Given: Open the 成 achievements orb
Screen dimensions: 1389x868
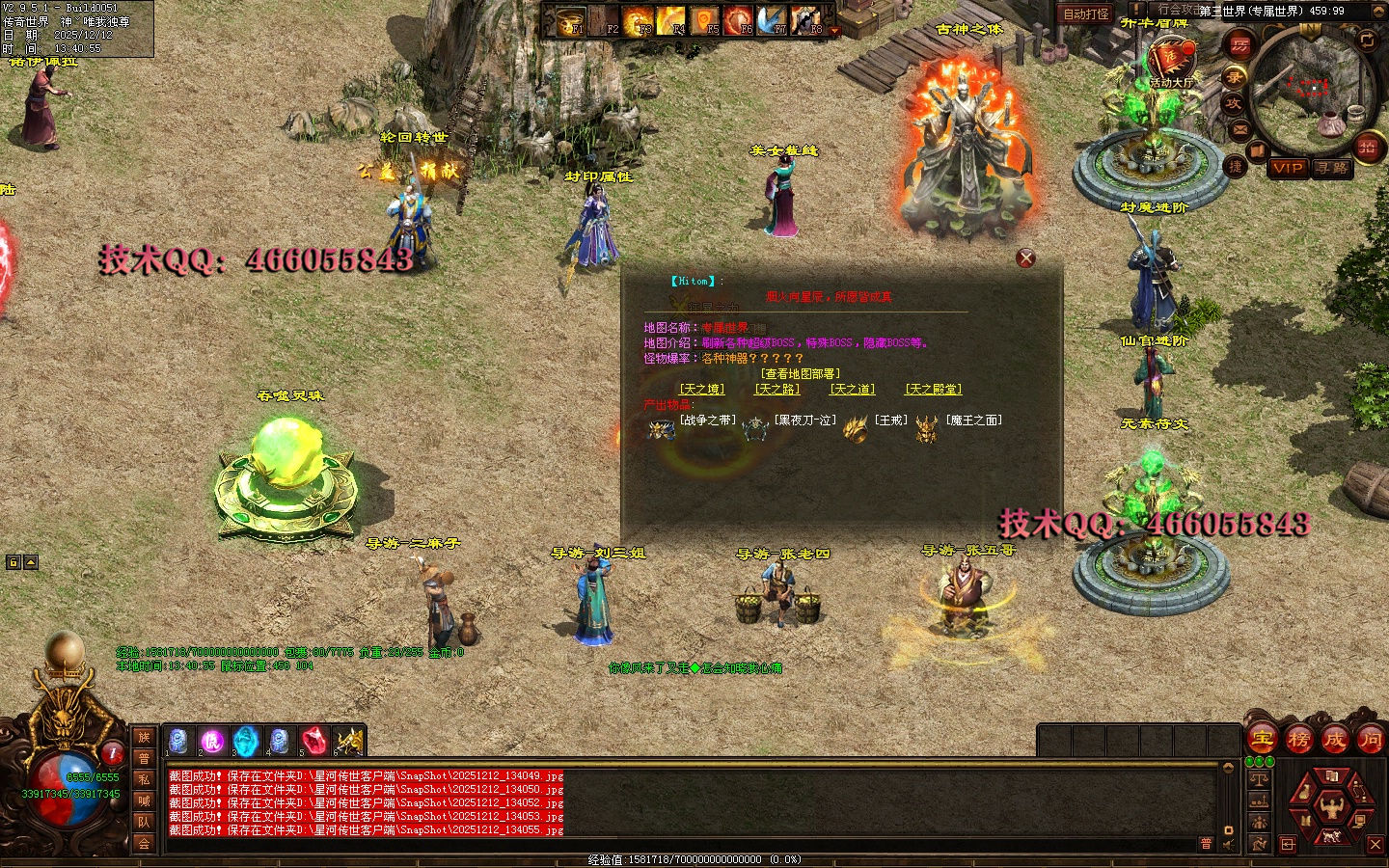Looking at the screenshot, I should pos(1335,740).
